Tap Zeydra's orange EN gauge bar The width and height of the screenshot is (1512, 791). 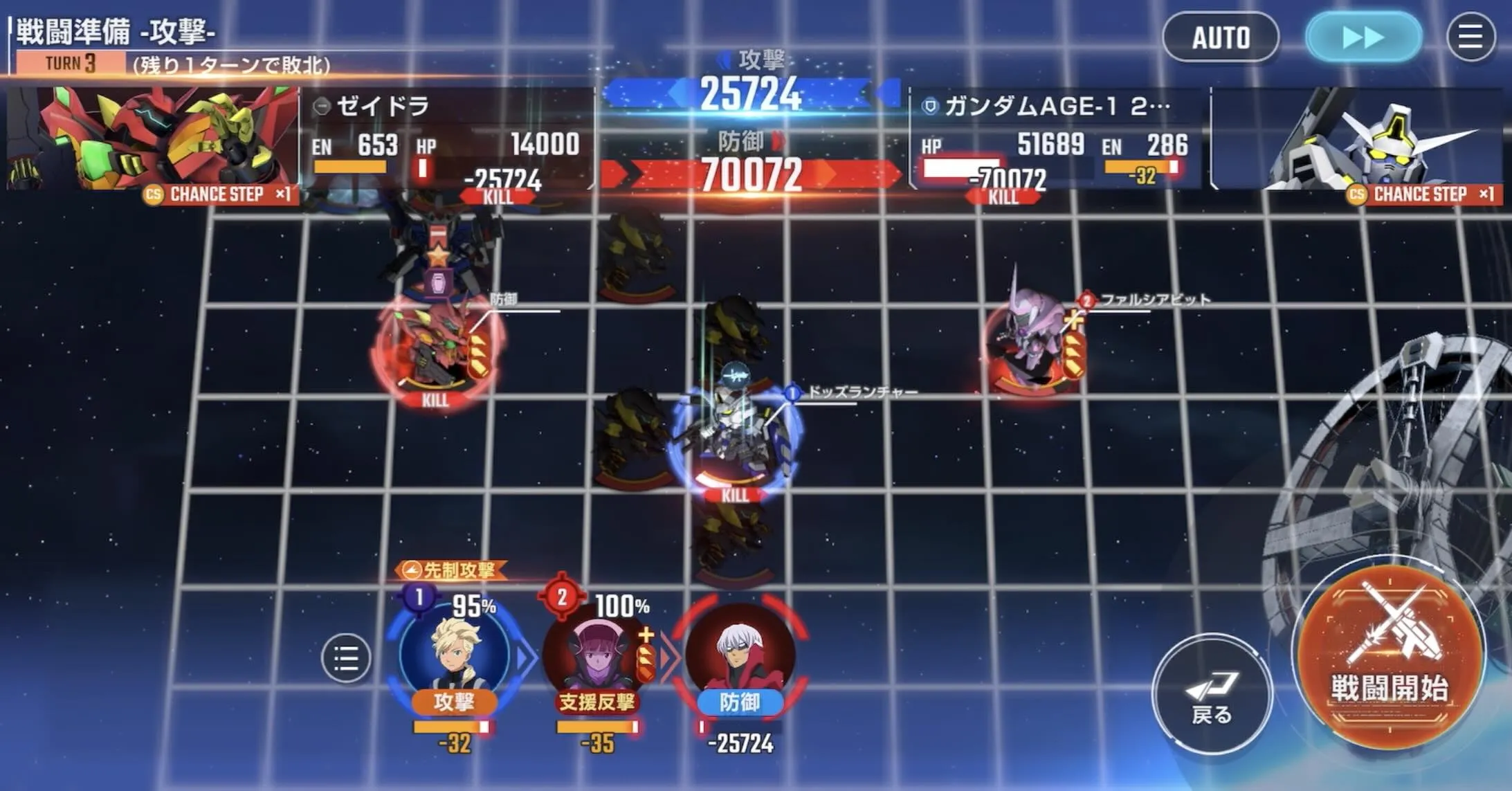349,166
